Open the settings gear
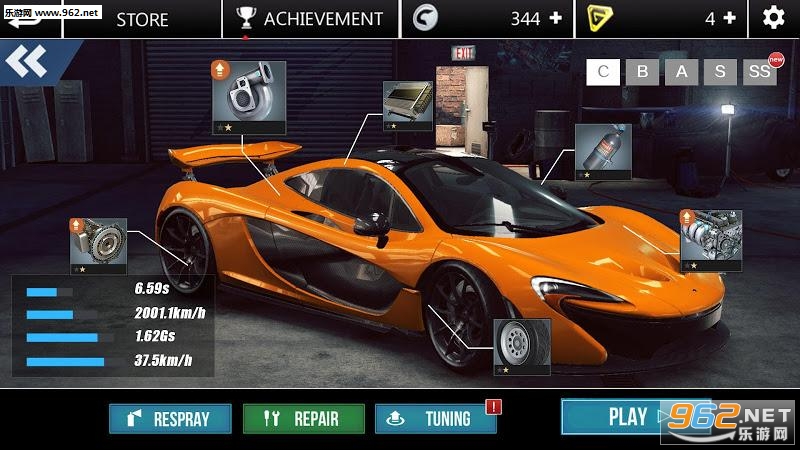Viewport: 800px width, 450px height. (773, 18)
